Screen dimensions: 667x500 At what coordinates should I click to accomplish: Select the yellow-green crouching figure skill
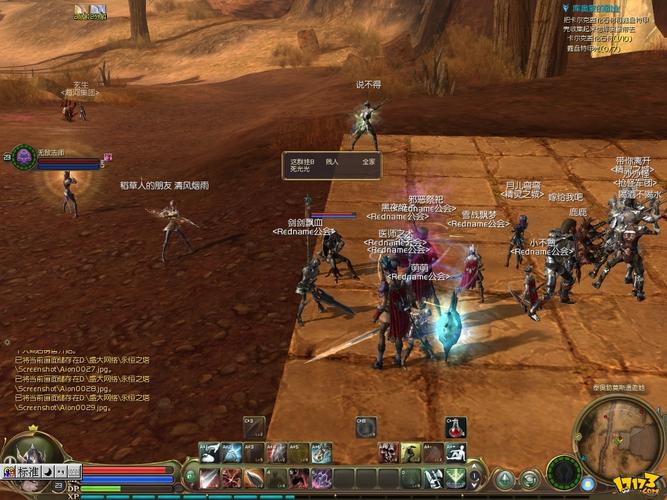[409, 453]
